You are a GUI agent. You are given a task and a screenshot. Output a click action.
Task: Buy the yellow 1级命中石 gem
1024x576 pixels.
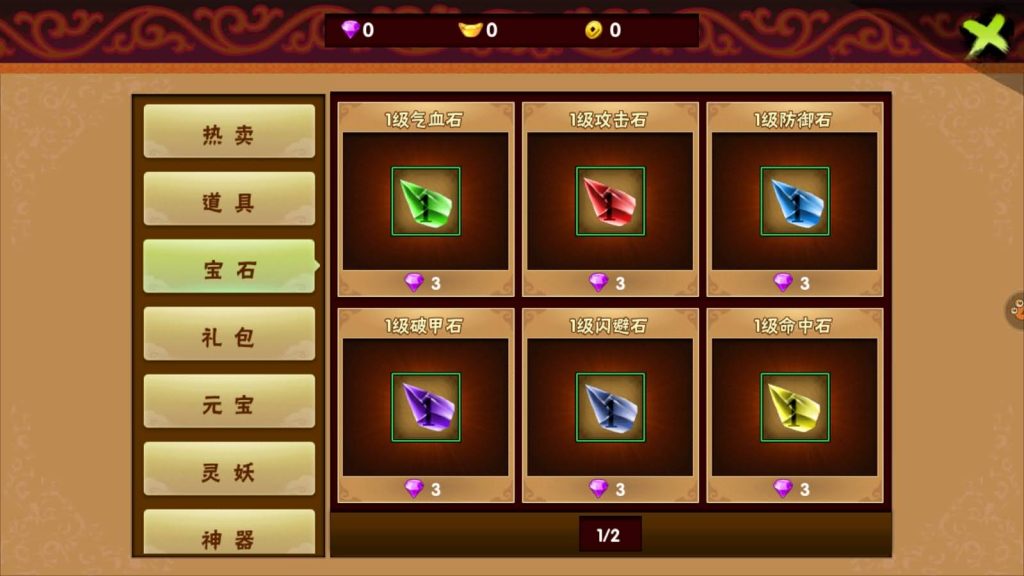point(795,407)
